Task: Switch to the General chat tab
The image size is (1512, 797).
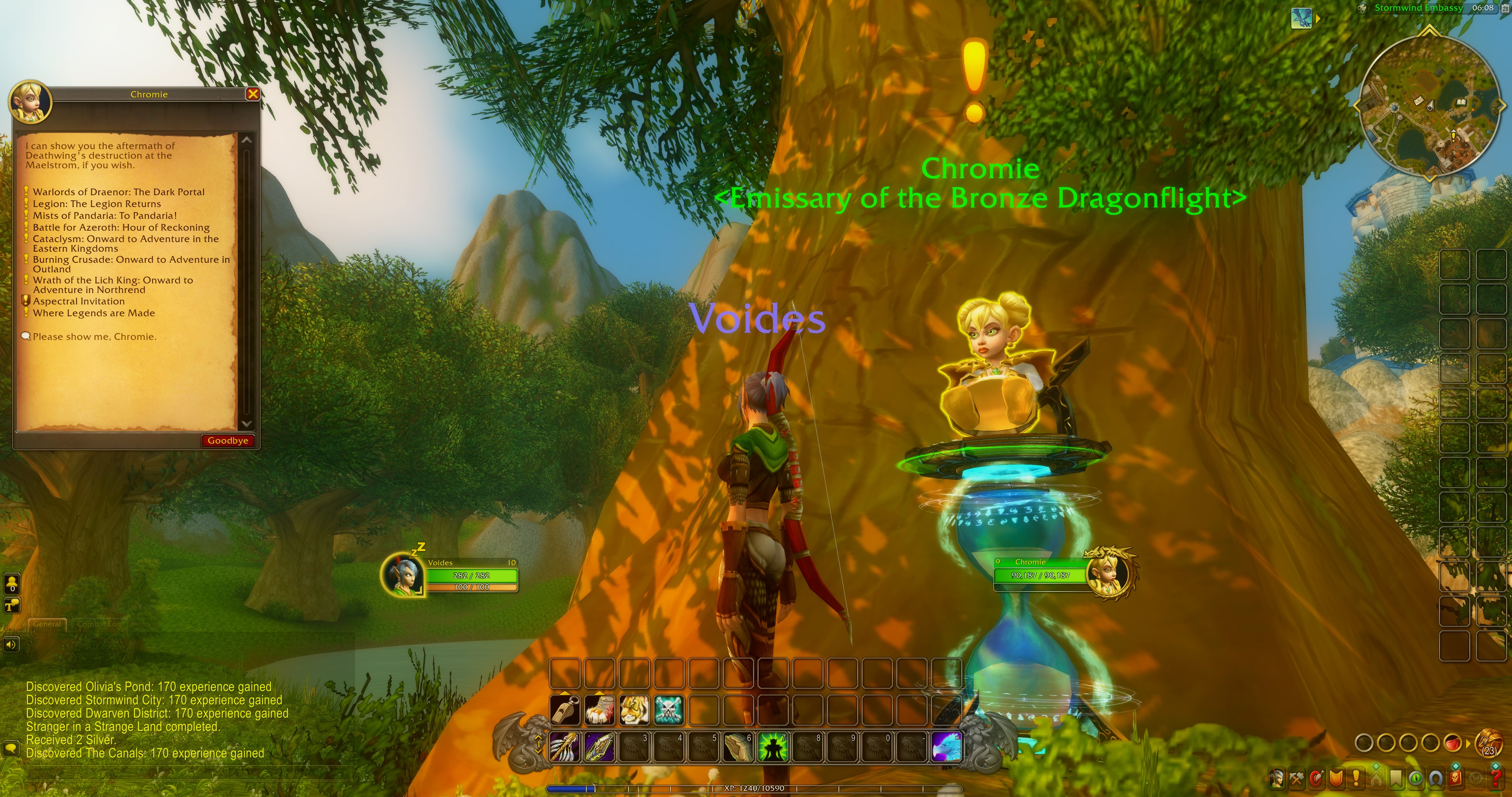Action: click(47, 624)
